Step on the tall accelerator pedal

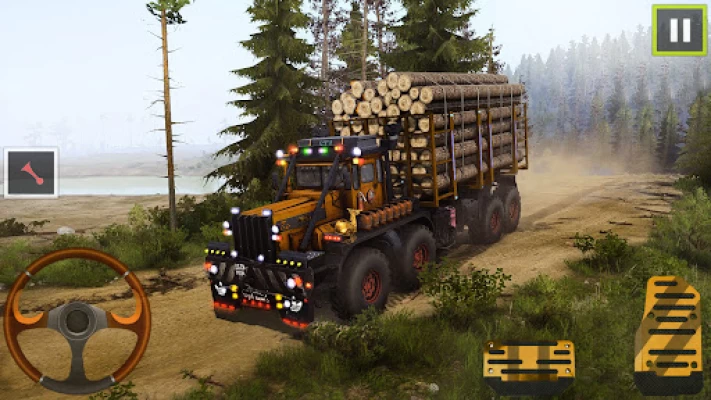pyautogui.click(x=668, y=335)
